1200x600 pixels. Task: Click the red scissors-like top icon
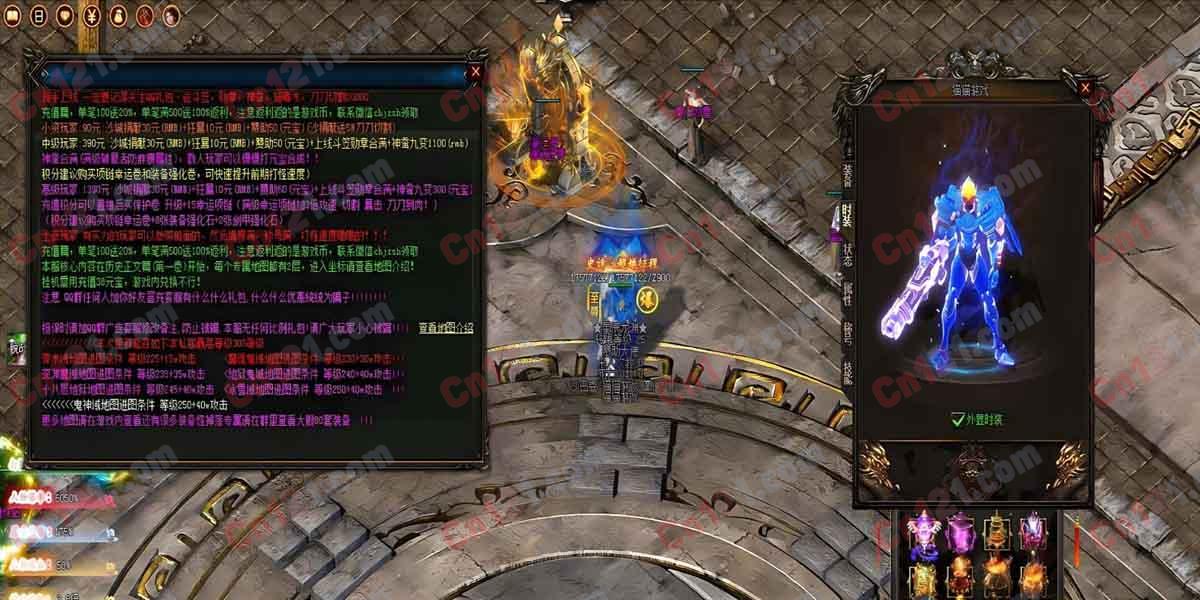[x=144, y=15]
